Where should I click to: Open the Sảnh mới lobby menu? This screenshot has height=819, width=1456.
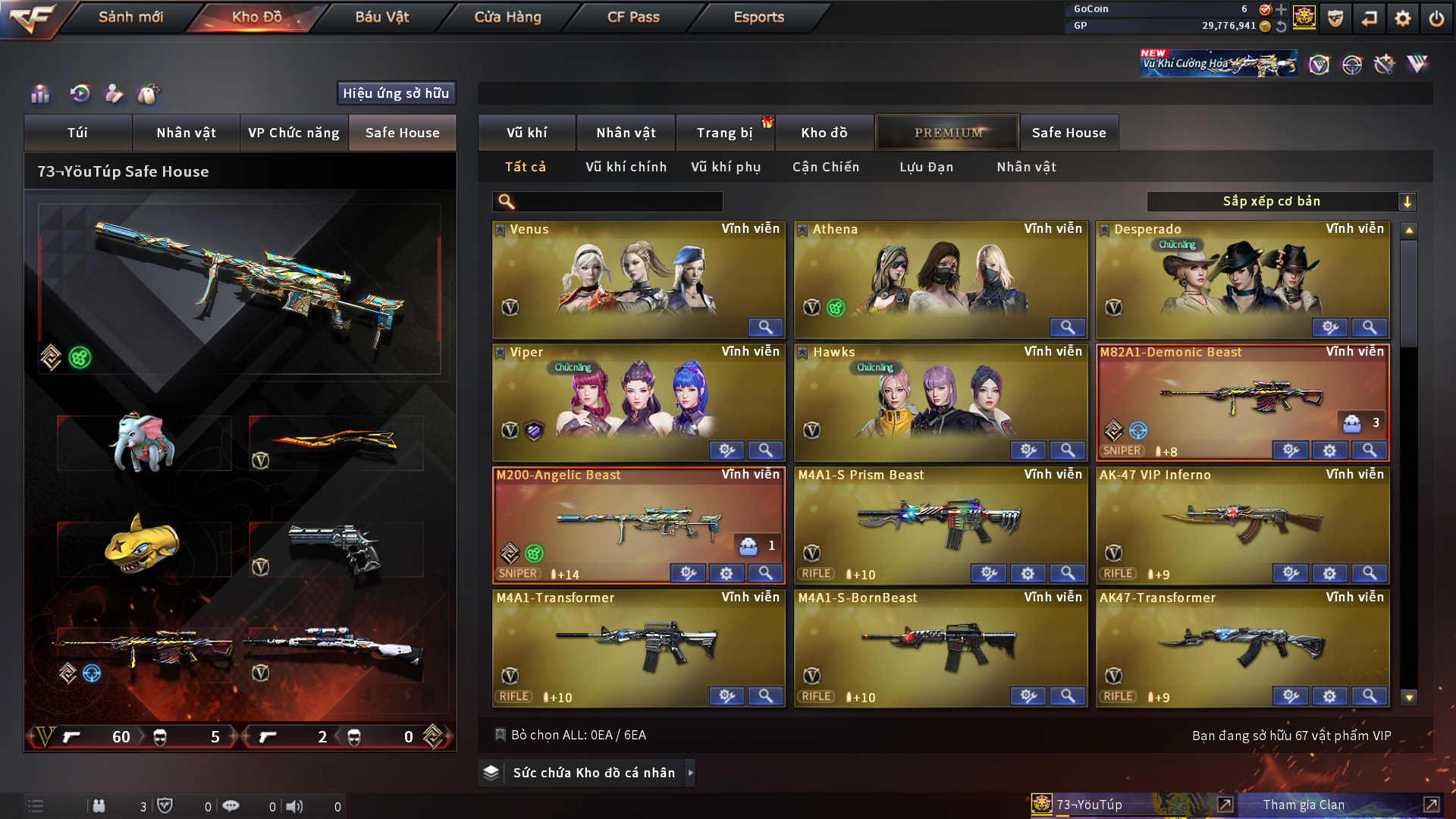[x=130, y=17]
